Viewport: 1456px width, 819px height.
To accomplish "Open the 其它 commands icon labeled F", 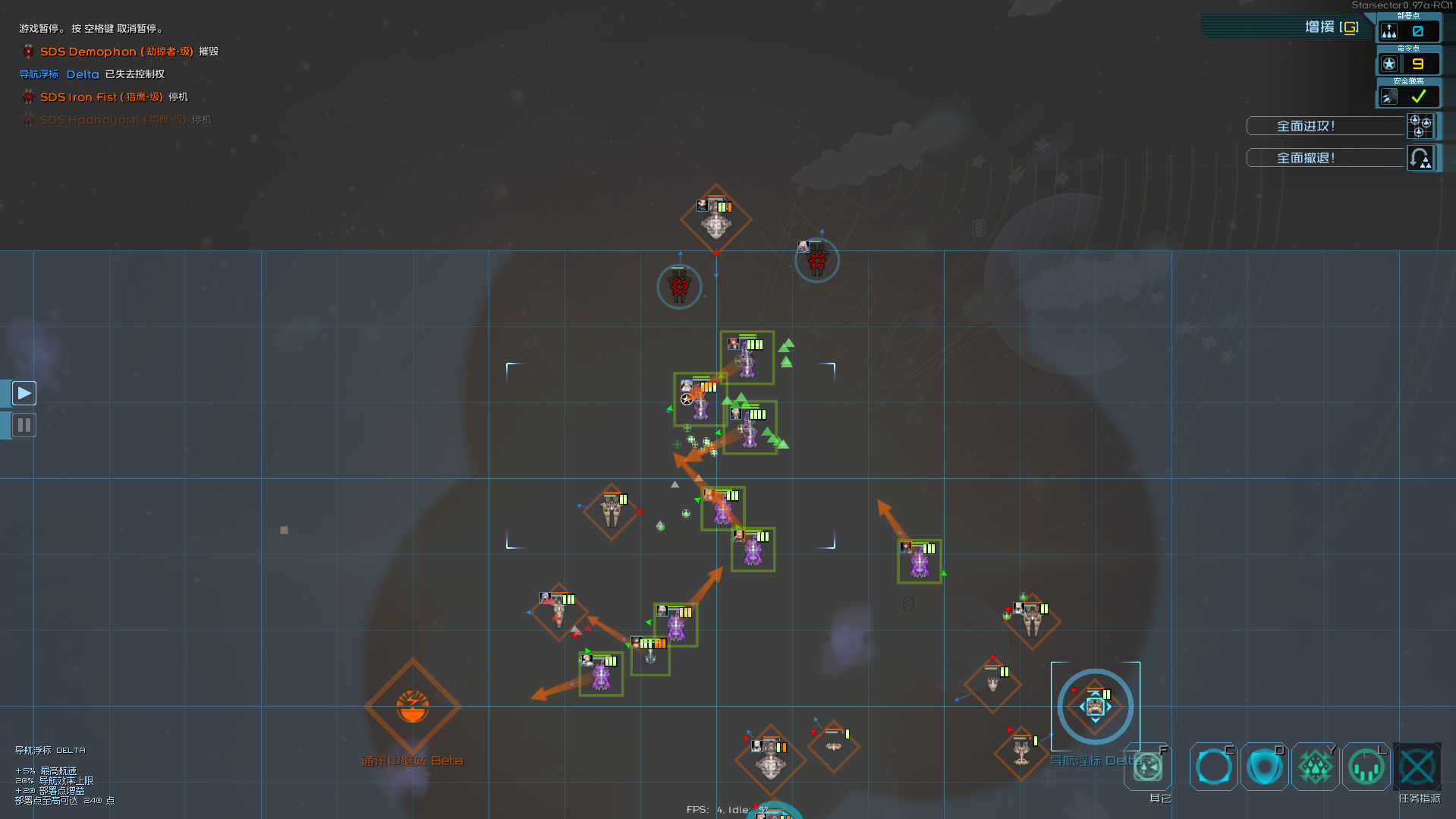I will (1147, 767).
